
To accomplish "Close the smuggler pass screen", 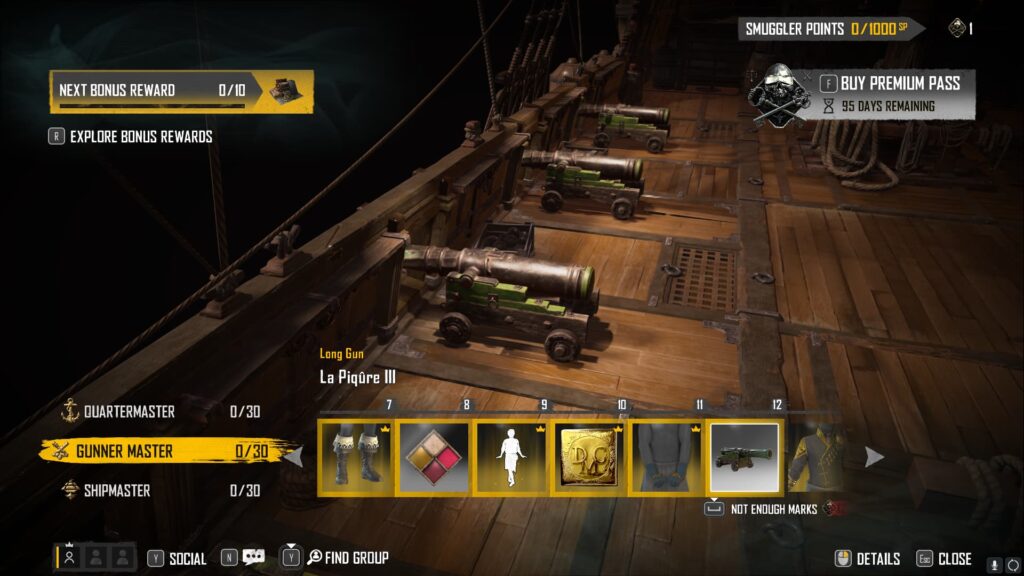I will pyautogui.click(x=944, y=558).
